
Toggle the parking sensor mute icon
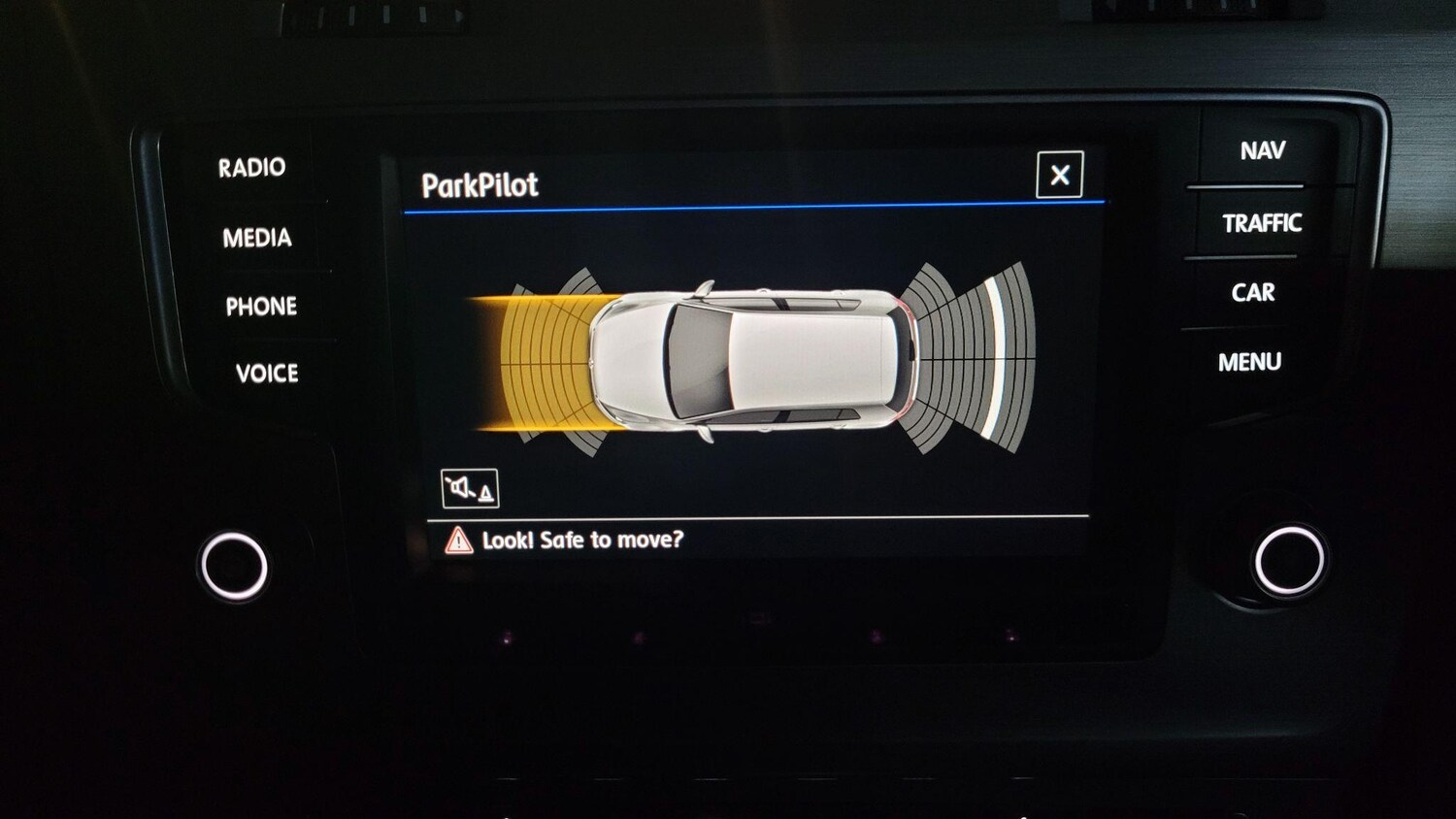(470, 488)
